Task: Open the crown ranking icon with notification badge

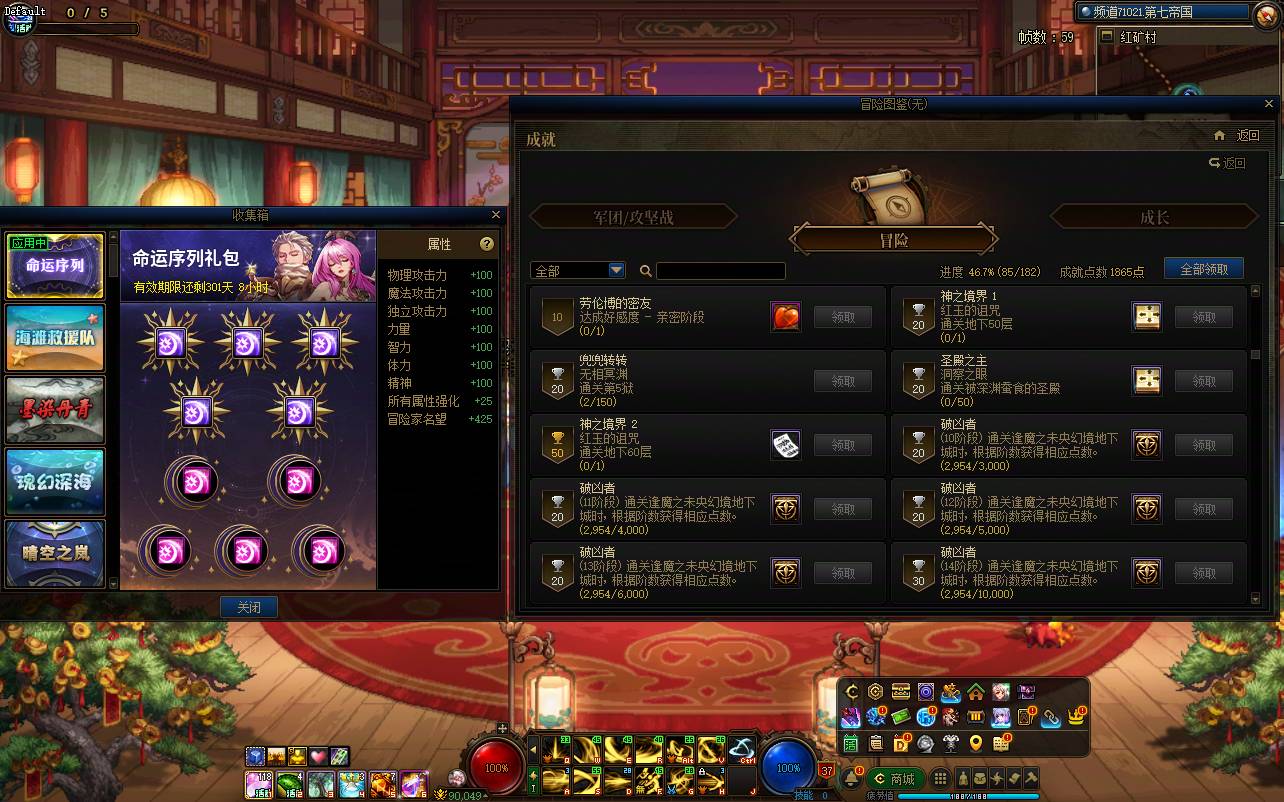Action: pos(1074,717)
